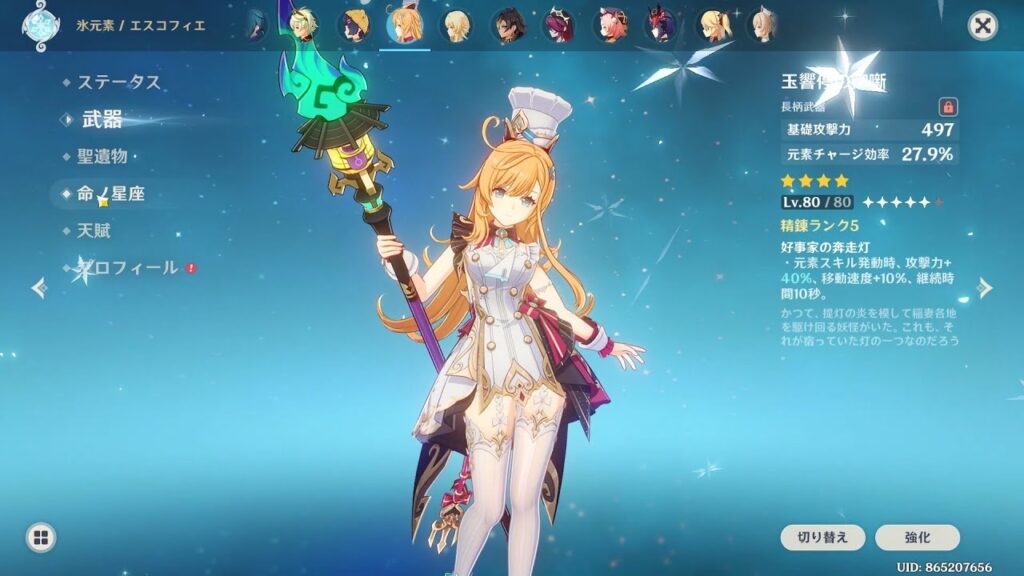Click the 切り替え switch weapon button
The height and width of the screenshot is (576, 1024).
[823, 537]
